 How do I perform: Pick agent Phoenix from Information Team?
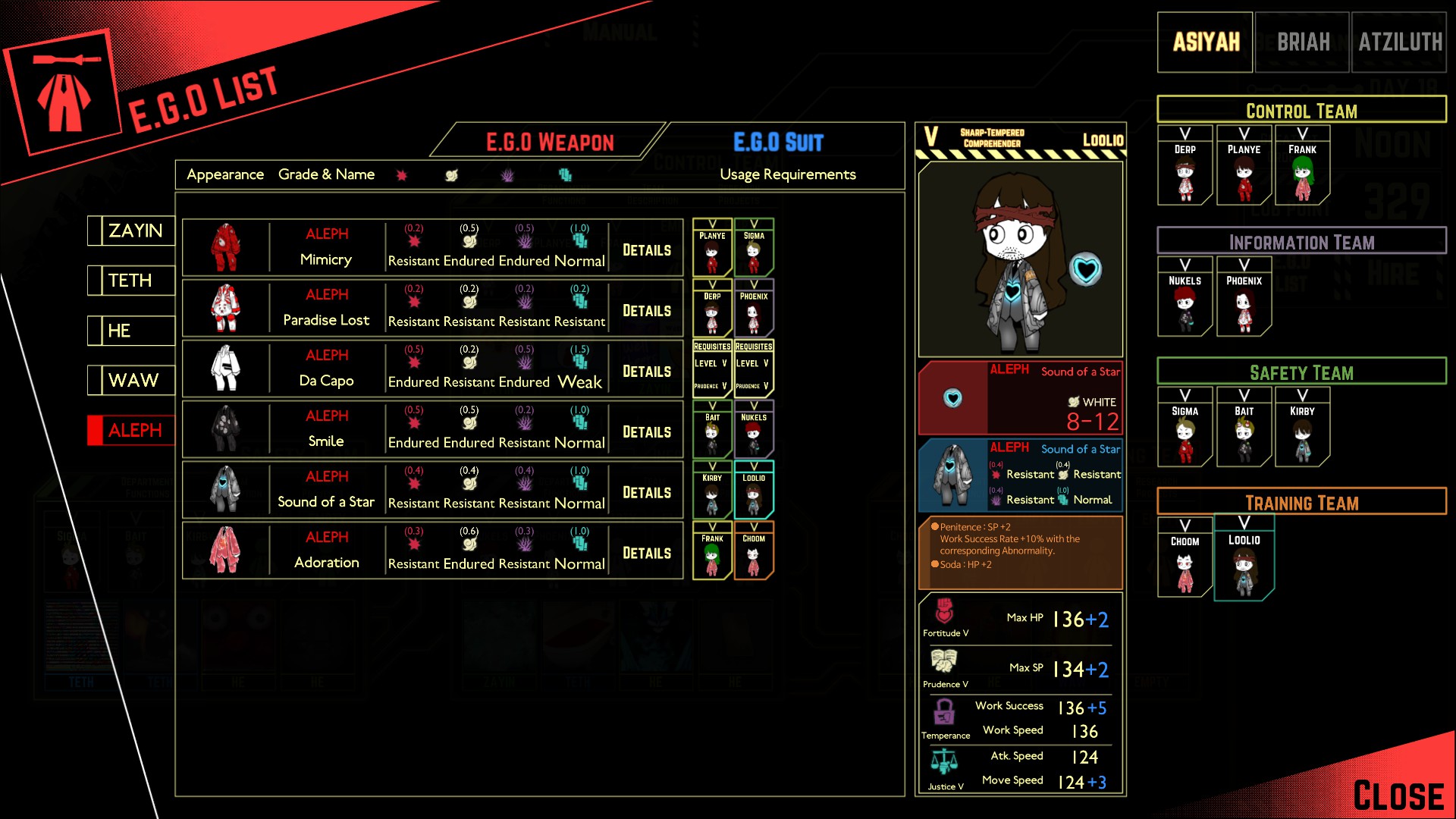click(x=1244, y=298)
